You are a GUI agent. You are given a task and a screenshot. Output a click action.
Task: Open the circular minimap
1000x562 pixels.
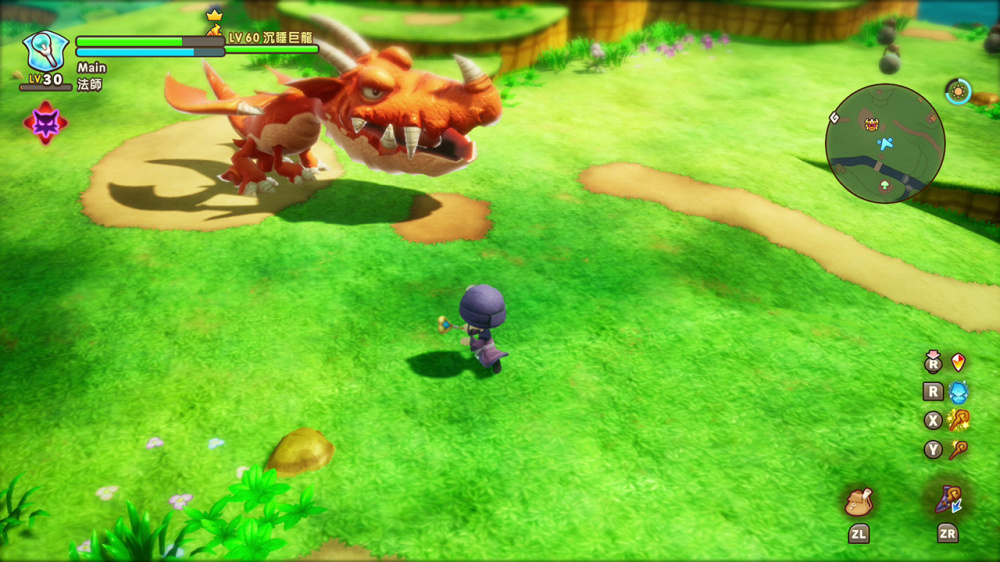pyautogui.click(x=885, y=144)
